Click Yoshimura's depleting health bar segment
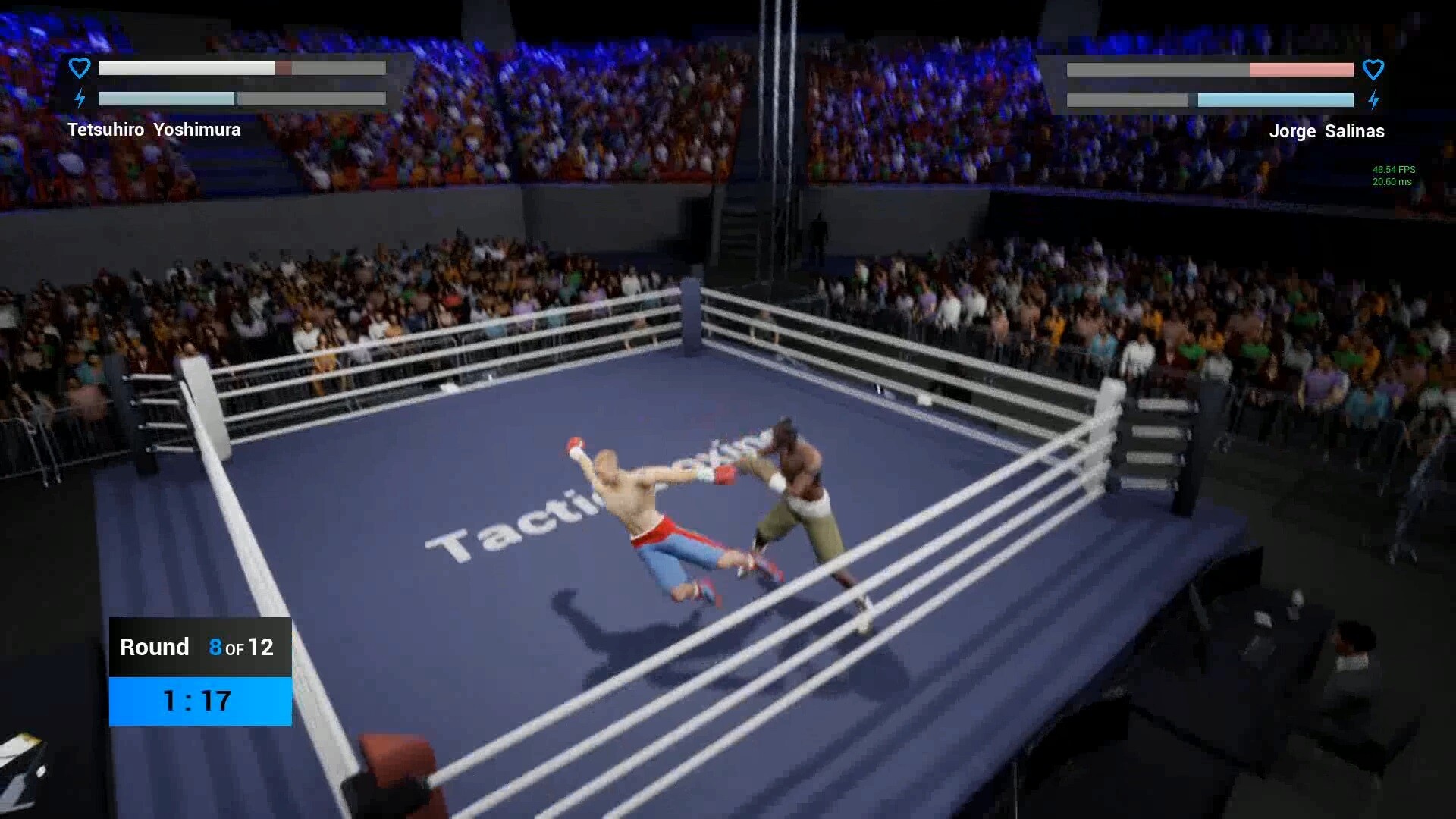The width and height of the screenshot is (1456, 819). coord(283,67)
